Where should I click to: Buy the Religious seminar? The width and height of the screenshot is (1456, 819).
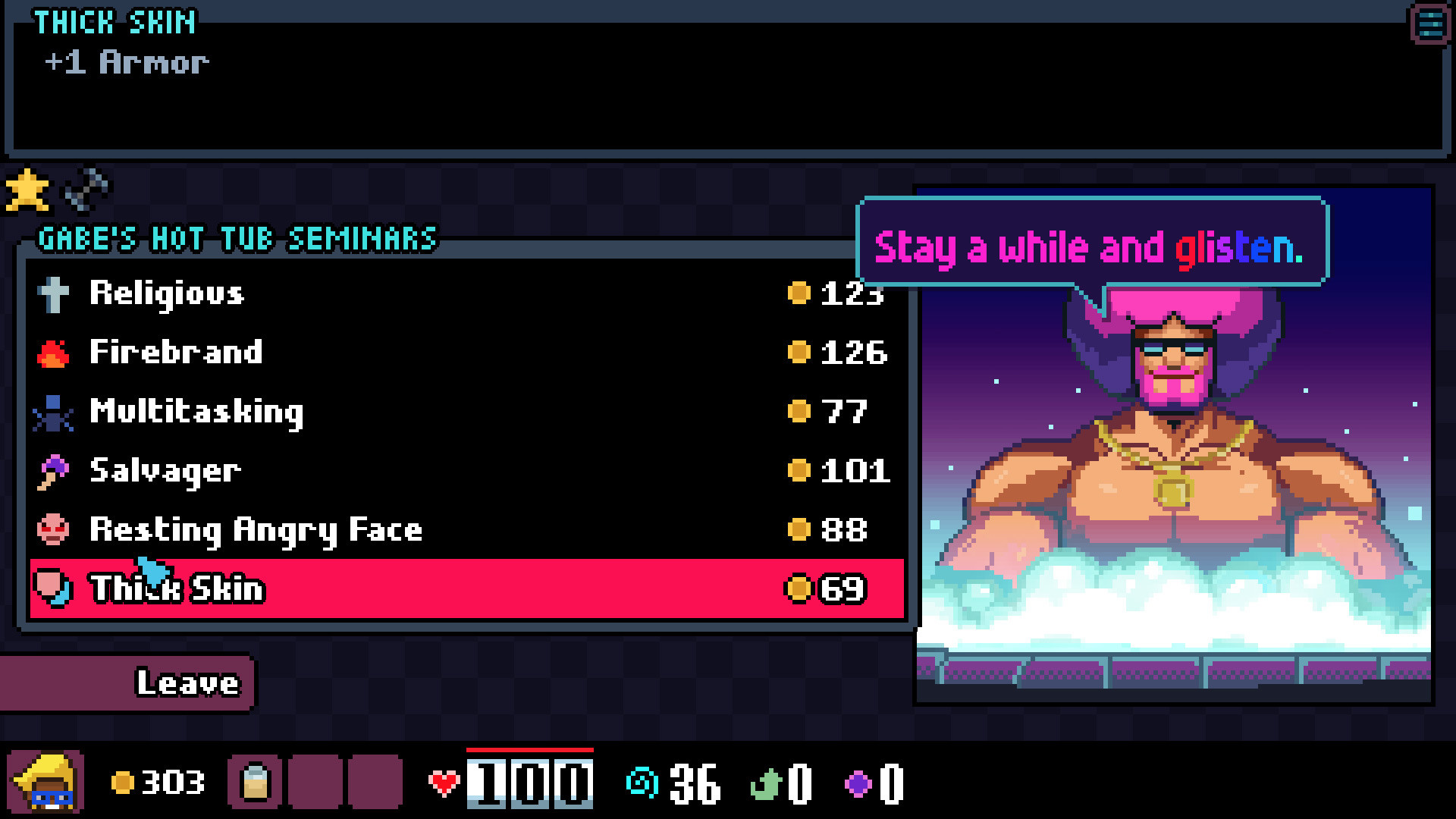click(x=466, y=293)
